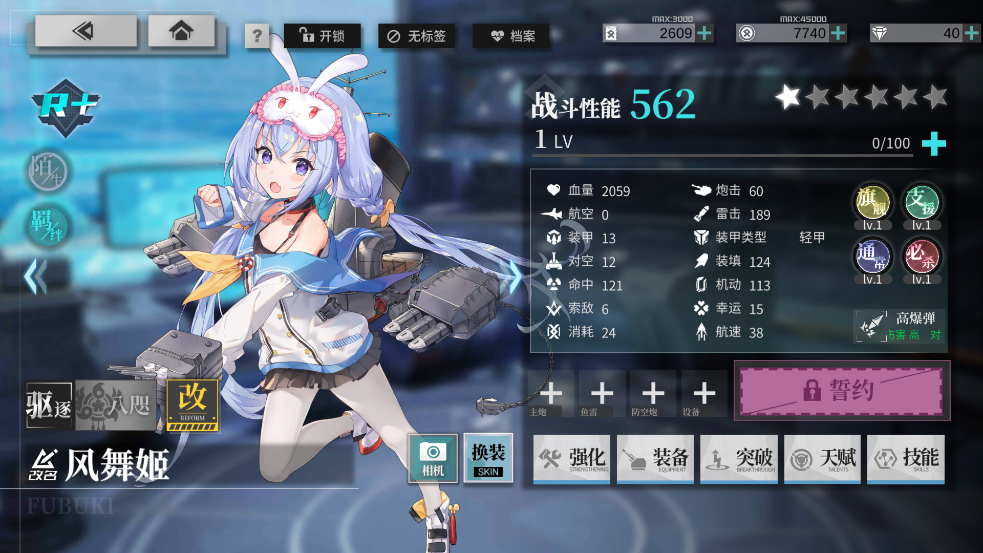
Task: Open the 高爆弹 ammo type panel
Action: pos(899,326)
